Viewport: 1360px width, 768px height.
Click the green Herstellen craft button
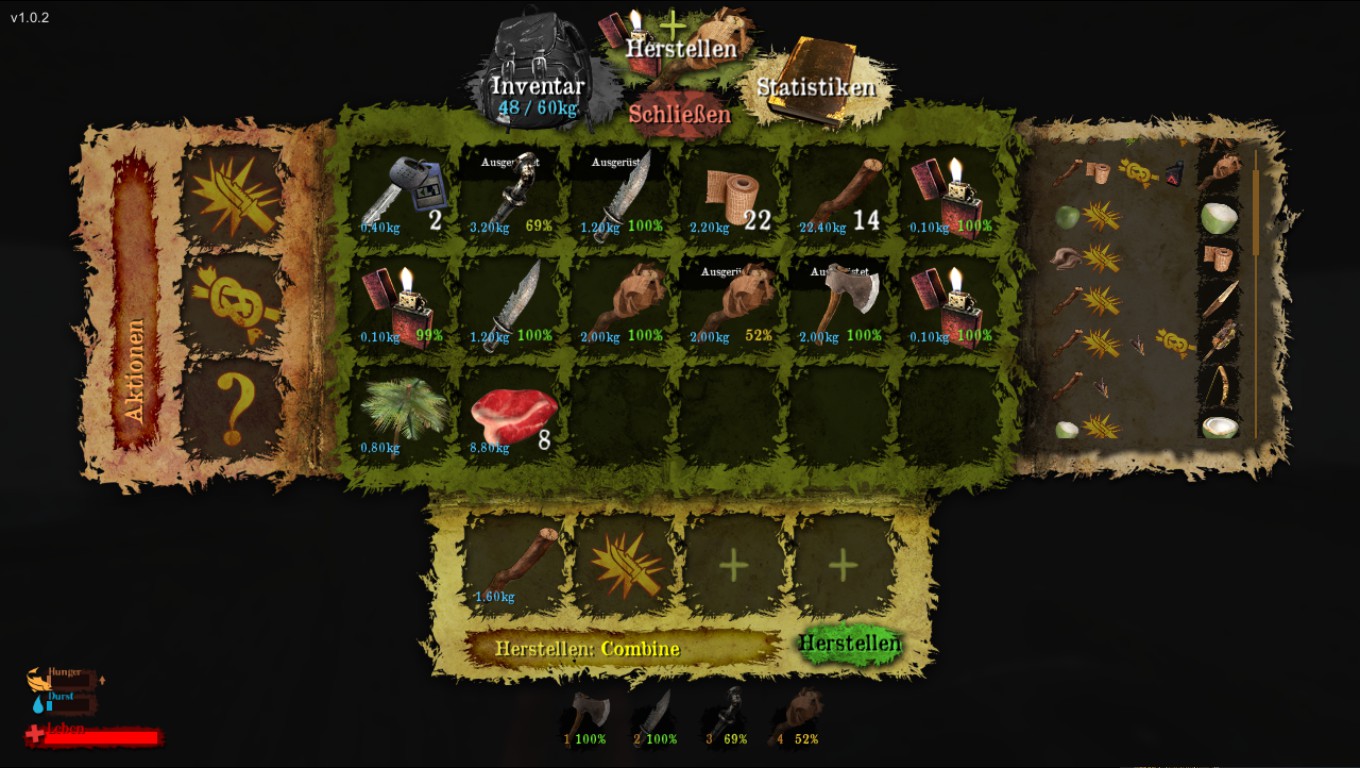pos(849,643)
